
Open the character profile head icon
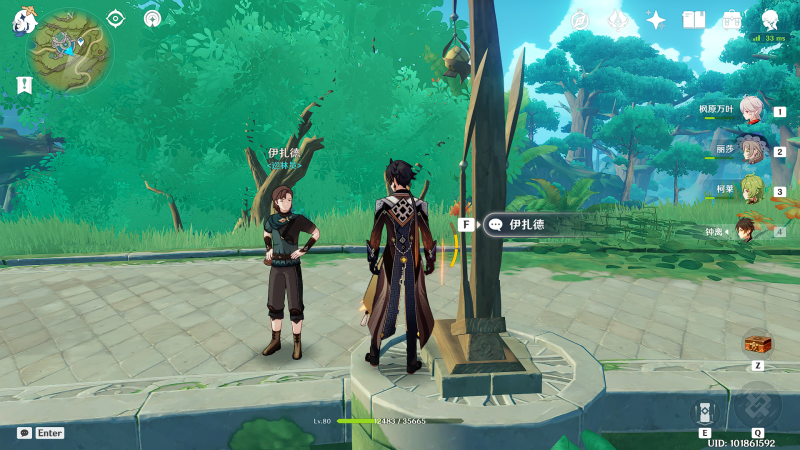point(770,20)
